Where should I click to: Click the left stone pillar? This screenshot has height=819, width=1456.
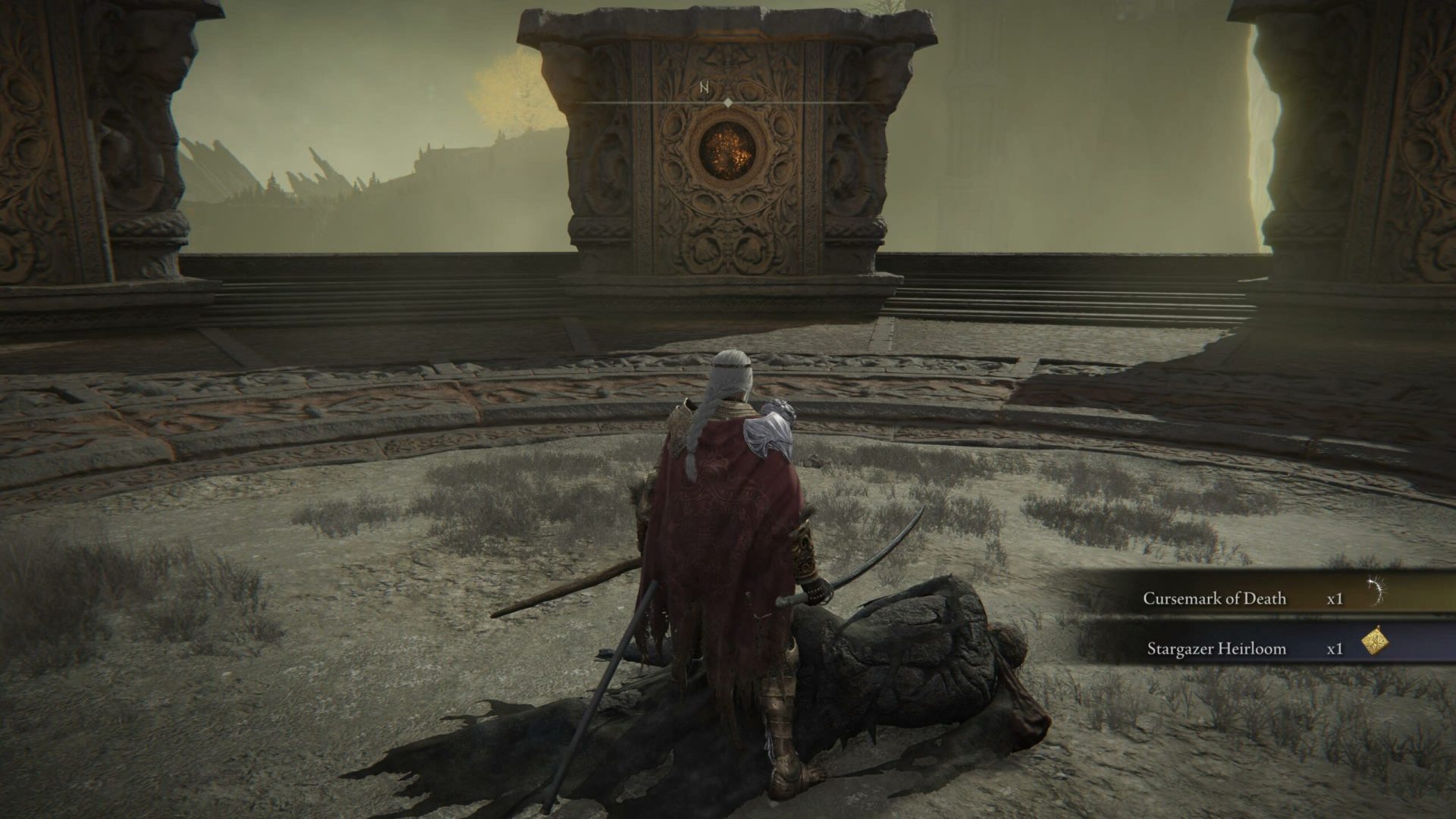(91, 152)
